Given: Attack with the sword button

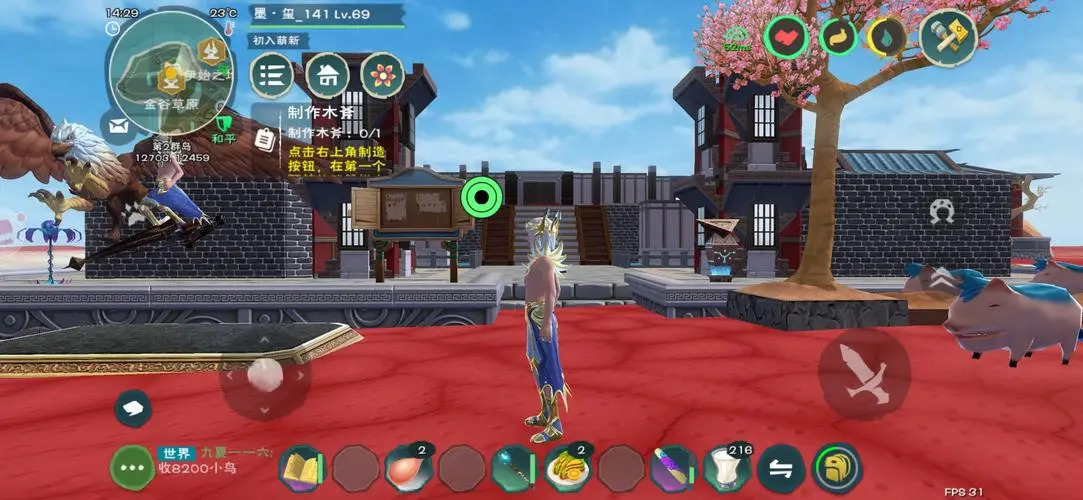Looking at the screenshot, I should point(864,373).
